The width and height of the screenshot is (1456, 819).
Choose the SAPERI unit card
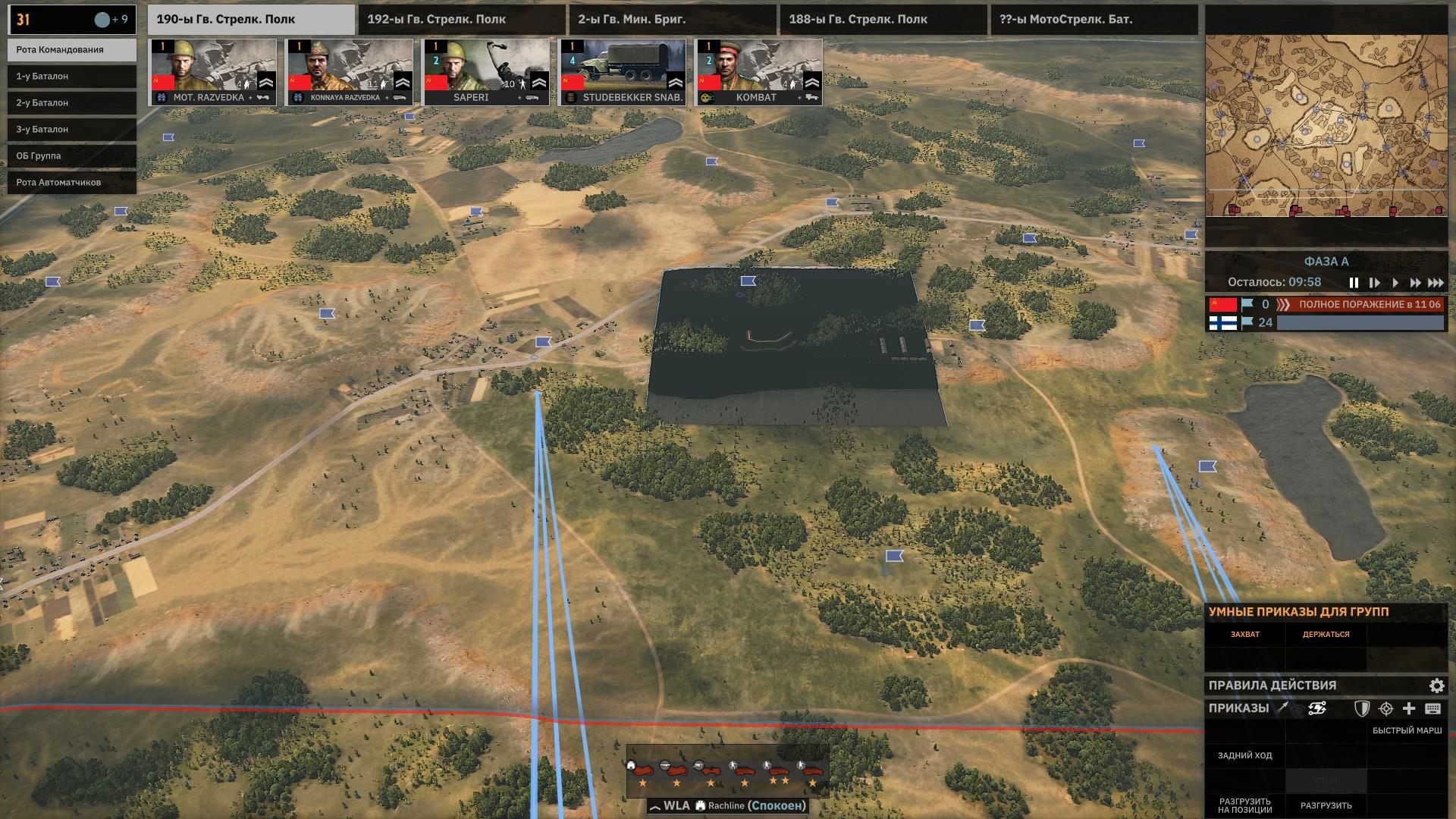click(x=486, y=72)
